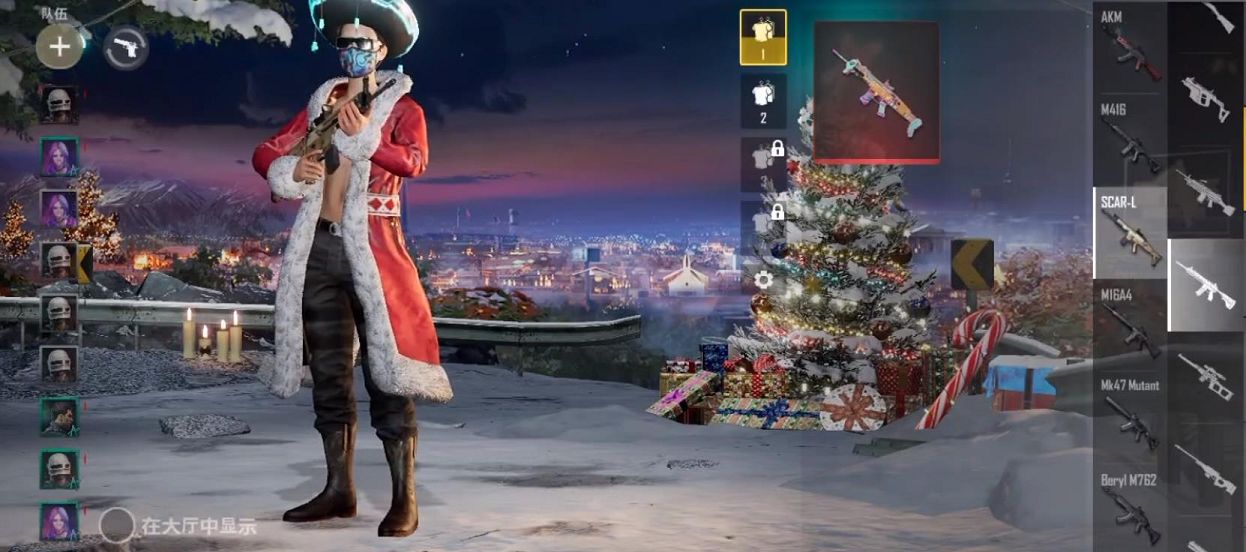Choose the M16A4 rifle entry
1246x552 pixels.
click(x=1130, y=322)
